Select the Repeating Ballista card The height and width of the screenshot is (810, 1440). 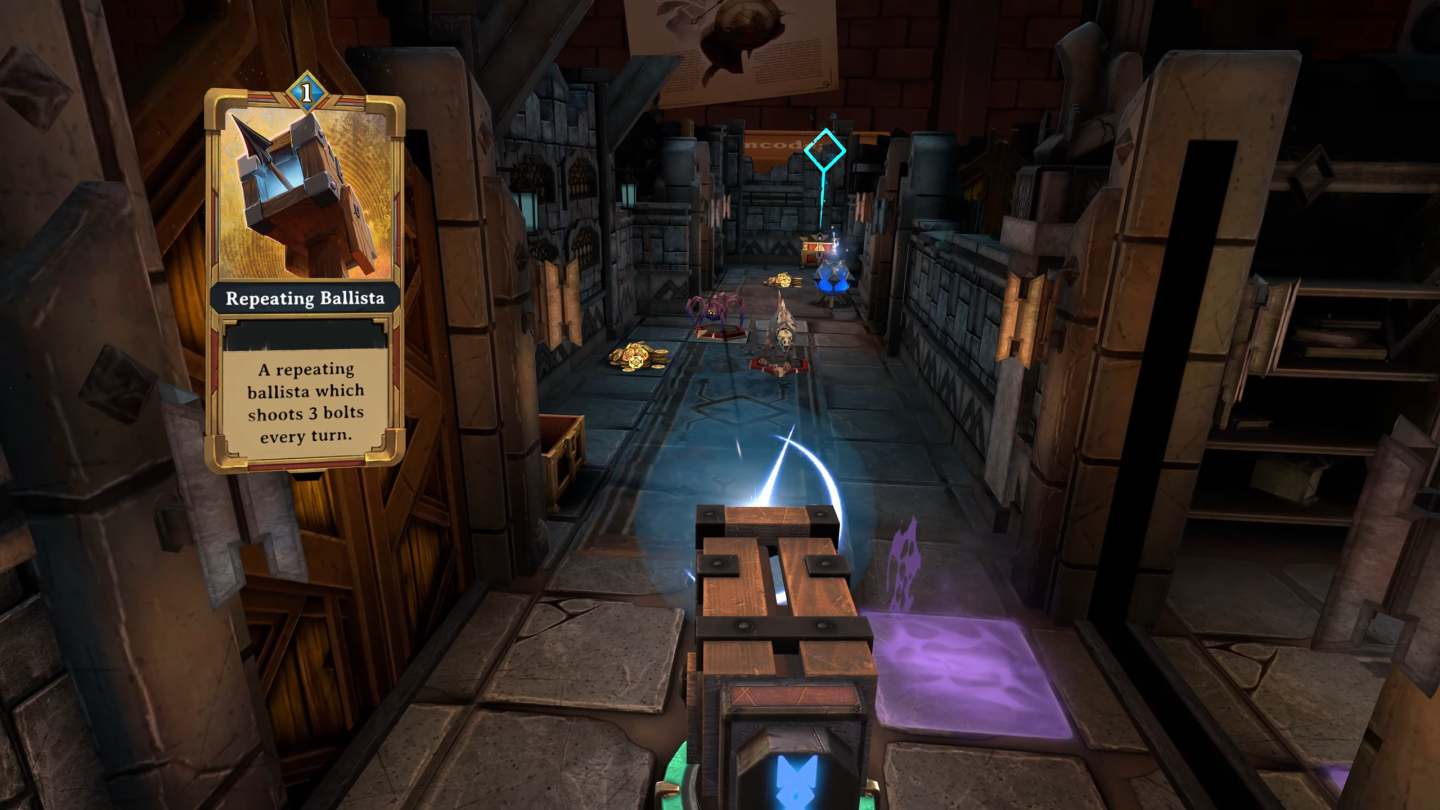click(304, 280)
